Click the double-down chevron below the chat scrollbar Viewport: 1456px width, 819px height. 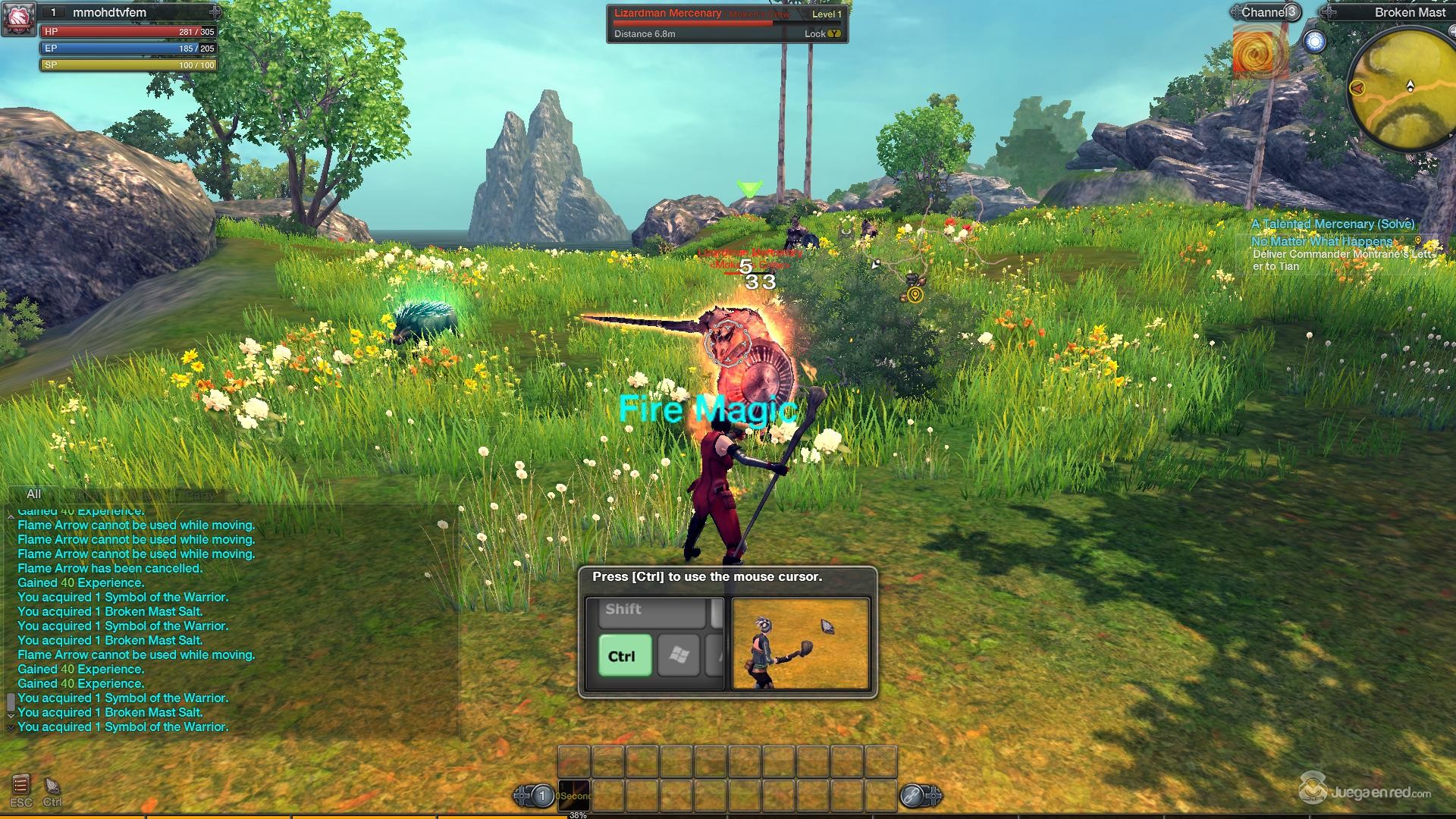coord(11,728)
